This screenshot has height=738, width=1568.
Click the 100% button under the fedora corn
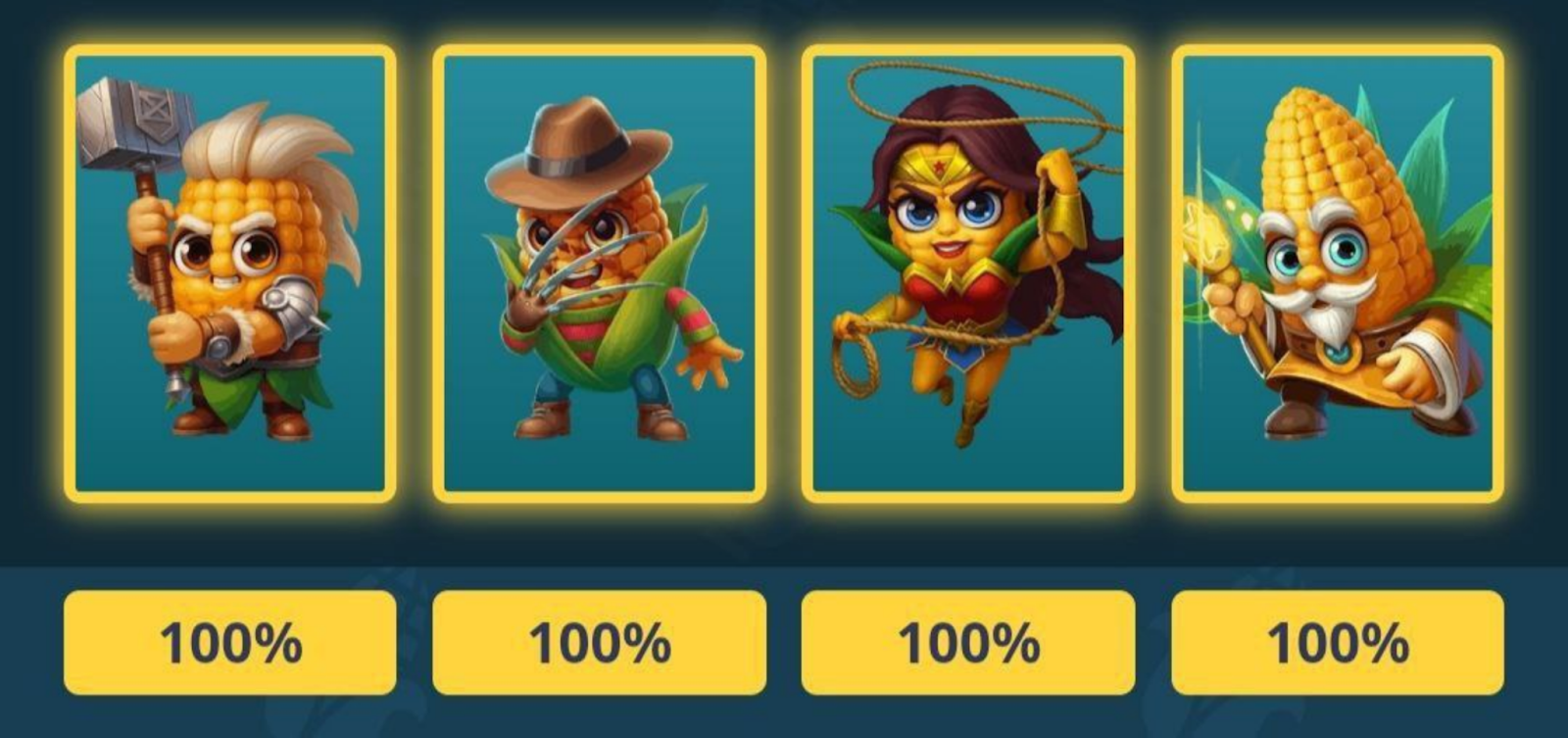[x=600, y=642]
